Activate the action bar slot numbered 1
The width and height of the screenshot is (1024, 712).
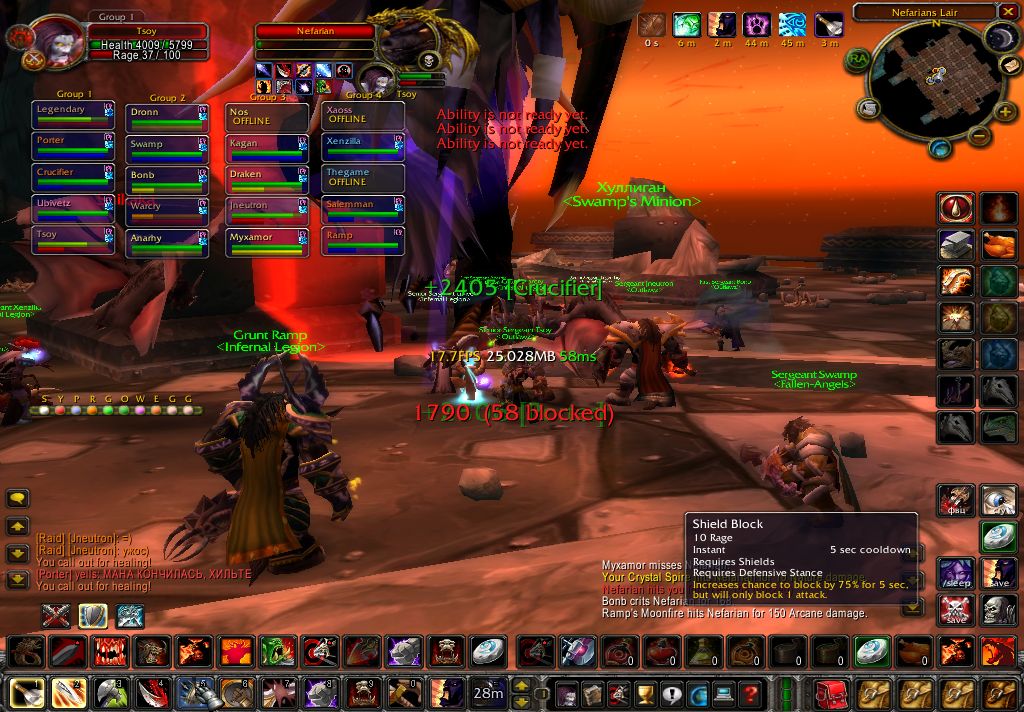(27, 693)
